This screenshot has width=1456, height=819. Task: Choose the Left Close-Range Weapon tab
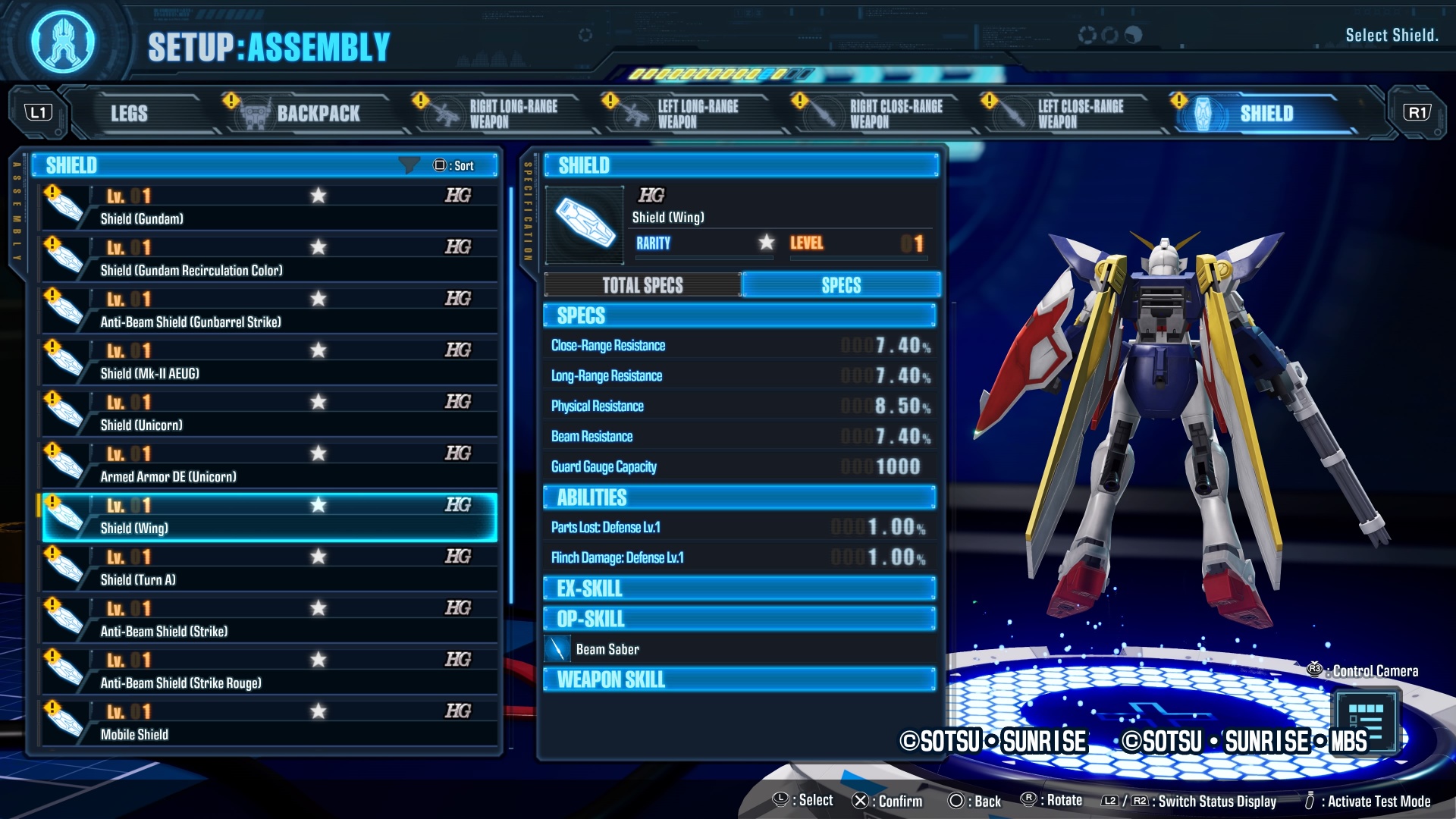(1079, 114)
